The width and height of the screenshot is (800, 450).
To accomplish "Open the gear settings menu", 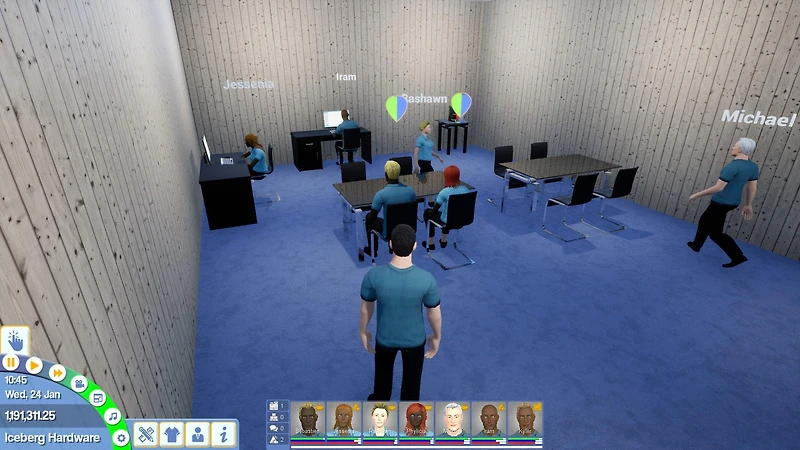I will [x=121, y=437].
